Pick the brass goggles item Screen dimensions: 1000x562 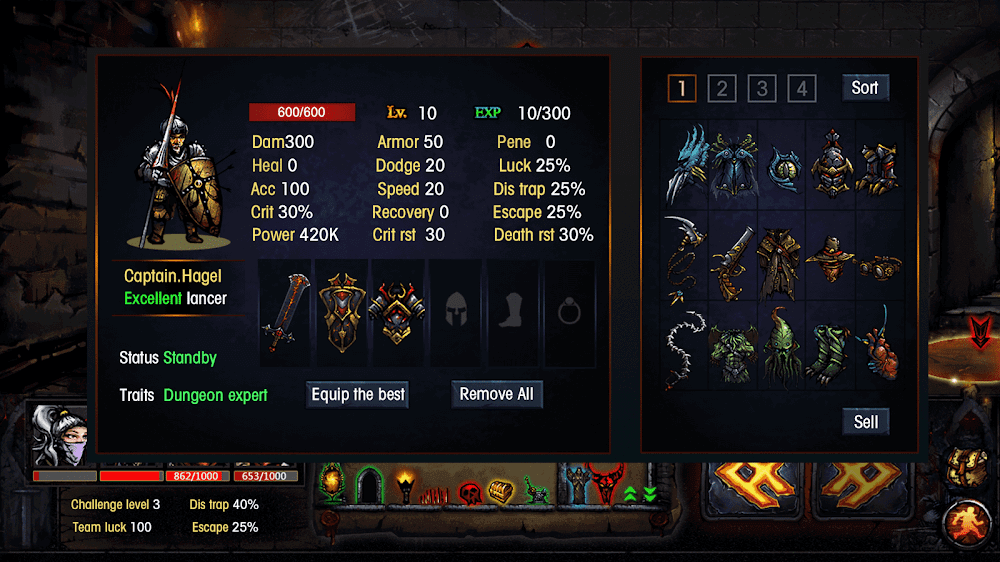click(881, 266)
